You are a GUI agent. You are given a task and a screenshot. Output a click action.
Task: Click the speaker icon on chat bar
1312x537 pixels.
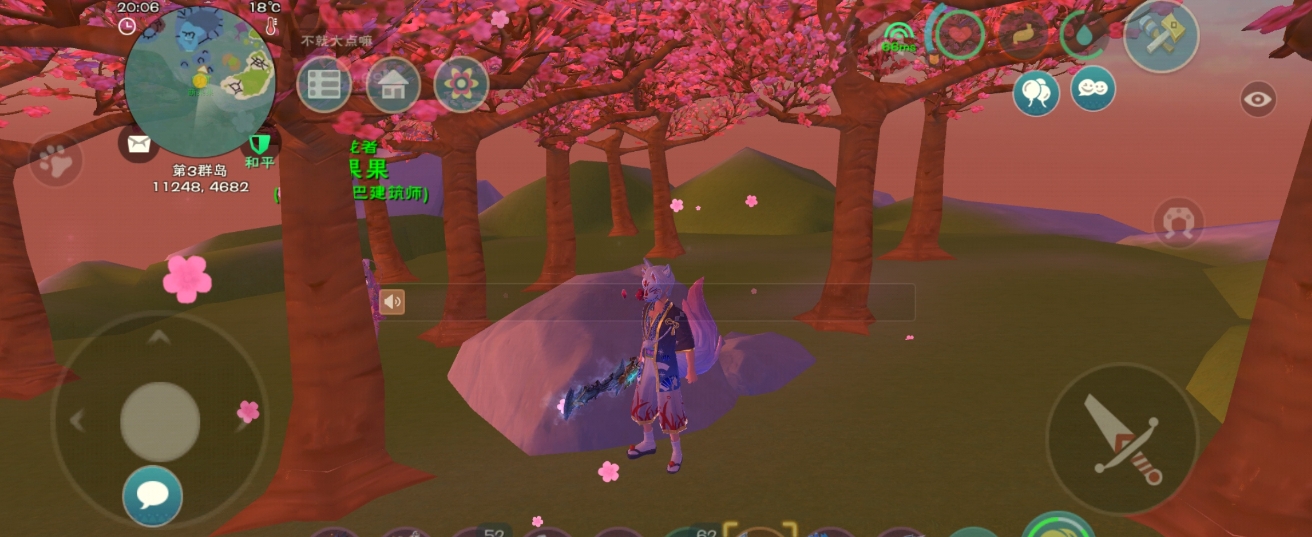392,301
